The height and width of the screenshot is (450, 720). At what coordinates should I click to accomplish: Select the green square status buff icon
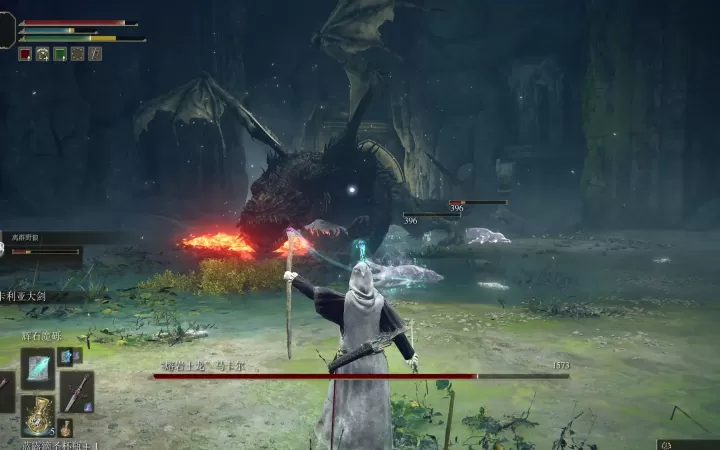click(60, 54)
